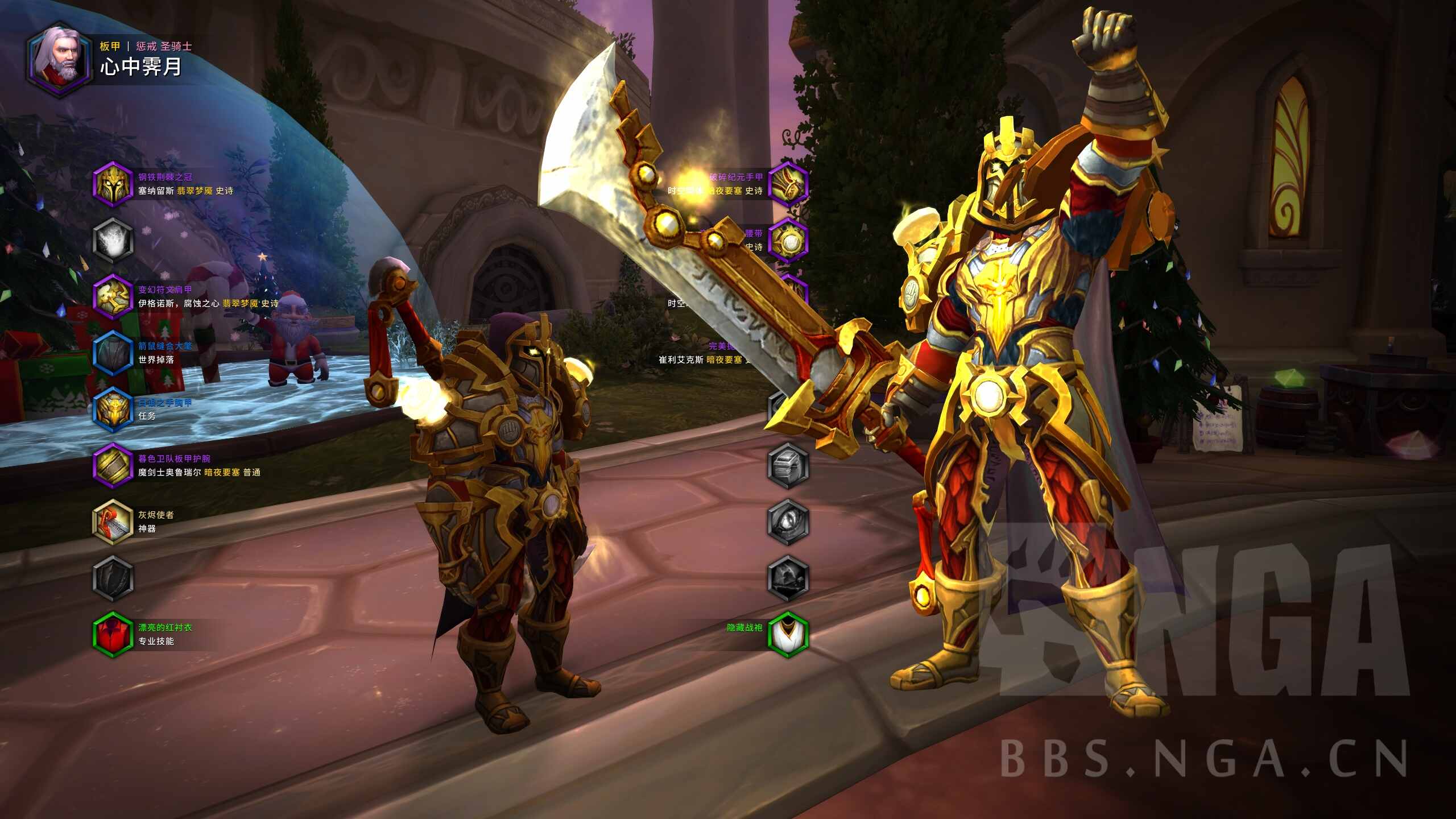The height and width of the screenshot is (819, 1456).
Task: Click the gray eye trinket slot icon
Action: click(788, 522)
